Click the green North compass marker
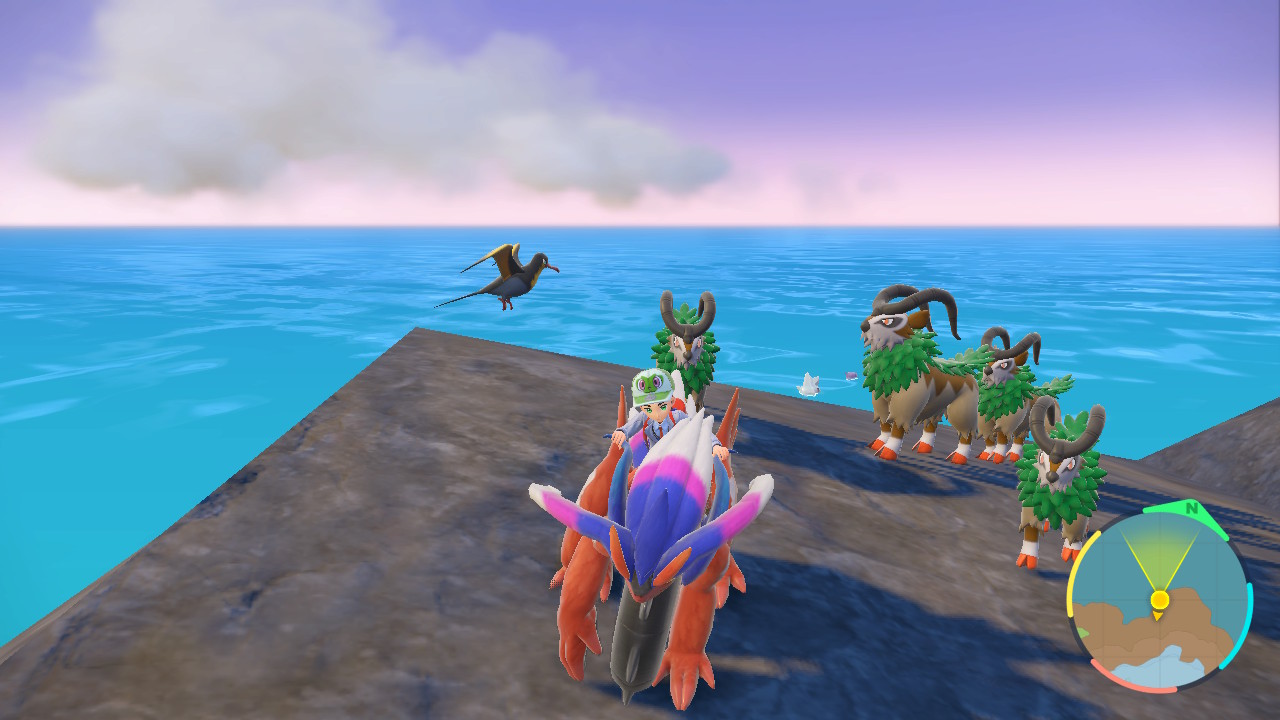This screenshot has height=720, width=1280. (1190, 509)
